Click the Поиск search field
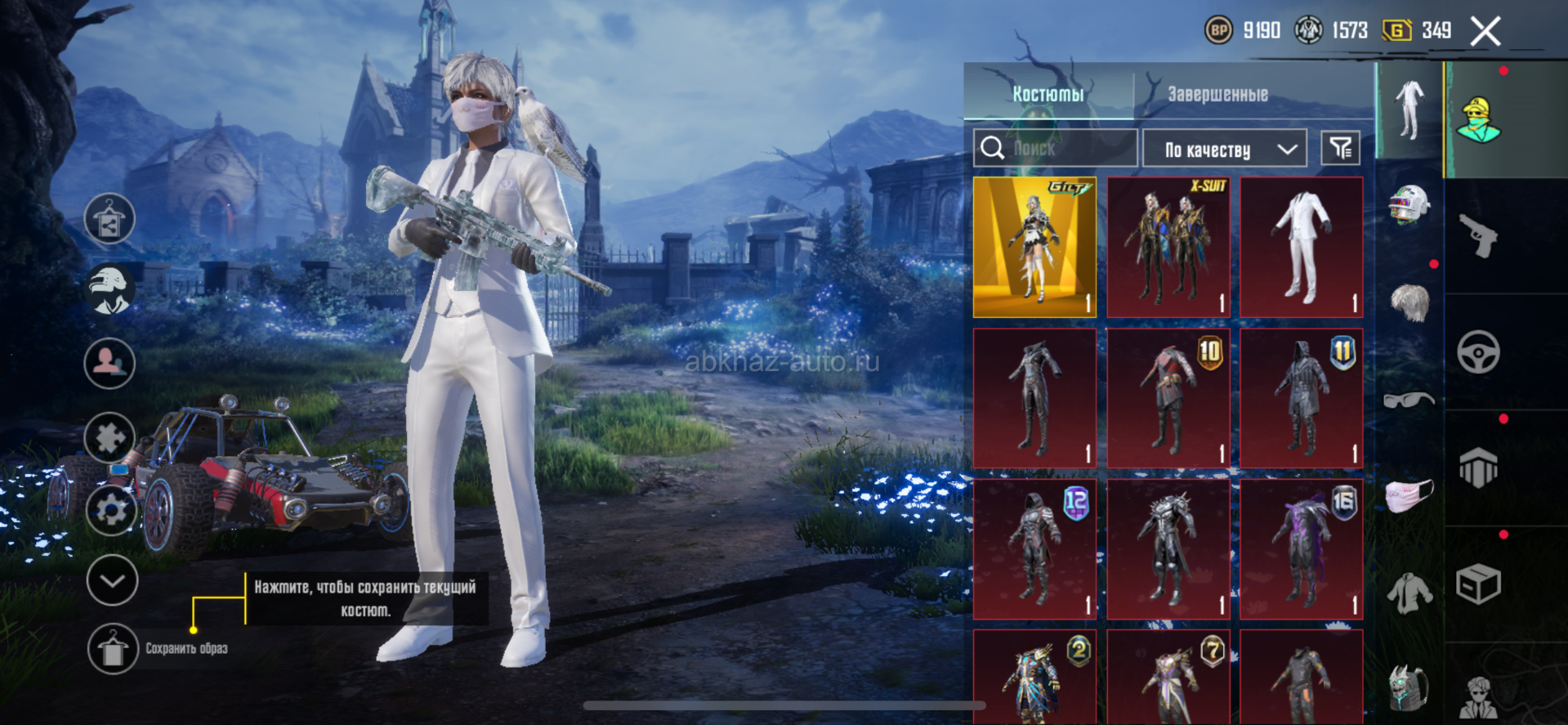Viewport: 1568px width, 725px height. point(1056,148)
